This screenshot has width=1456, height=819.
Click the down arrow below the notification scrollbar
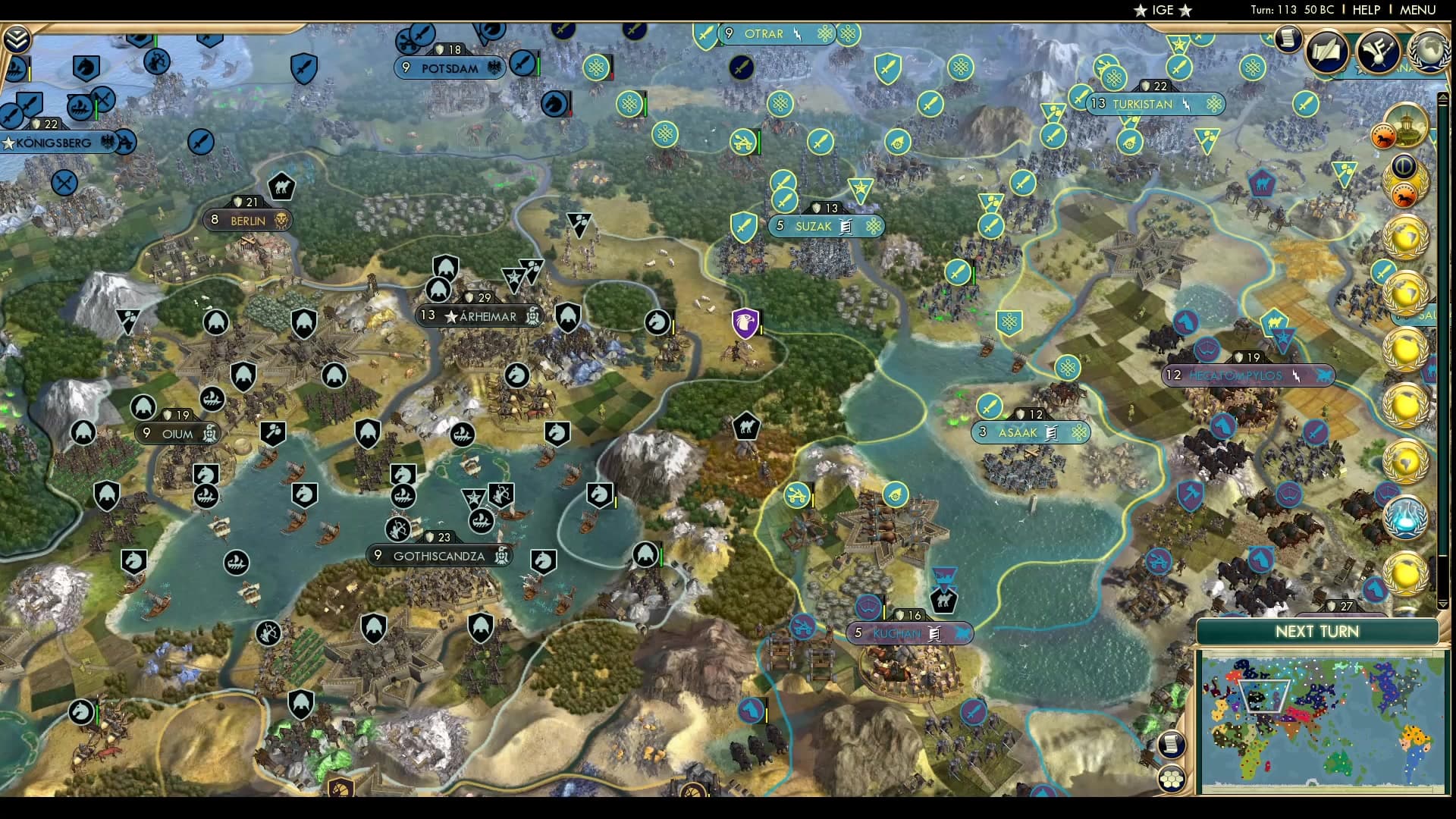pyautogui.click(x=1443, y=605)
